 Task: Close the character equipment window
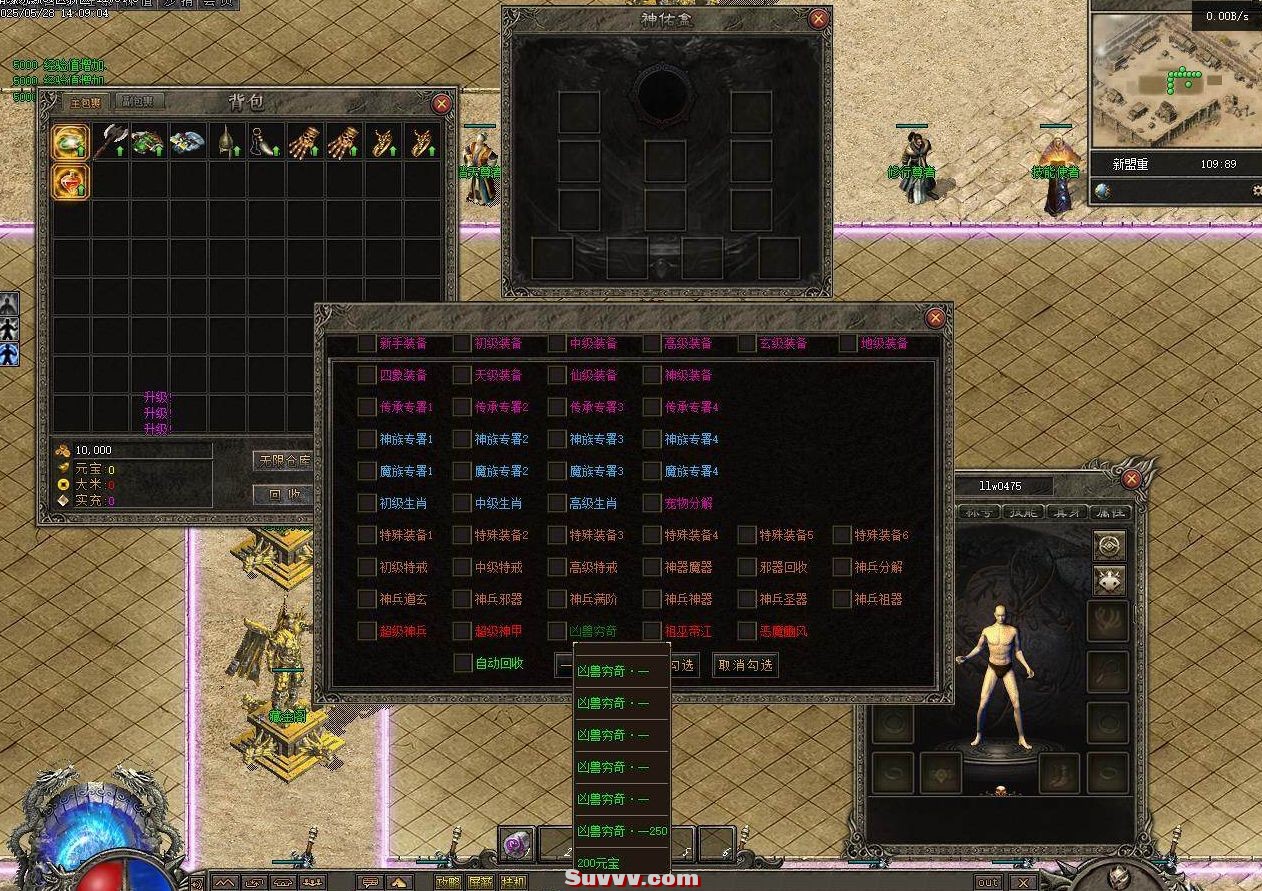click(1131, 479)
